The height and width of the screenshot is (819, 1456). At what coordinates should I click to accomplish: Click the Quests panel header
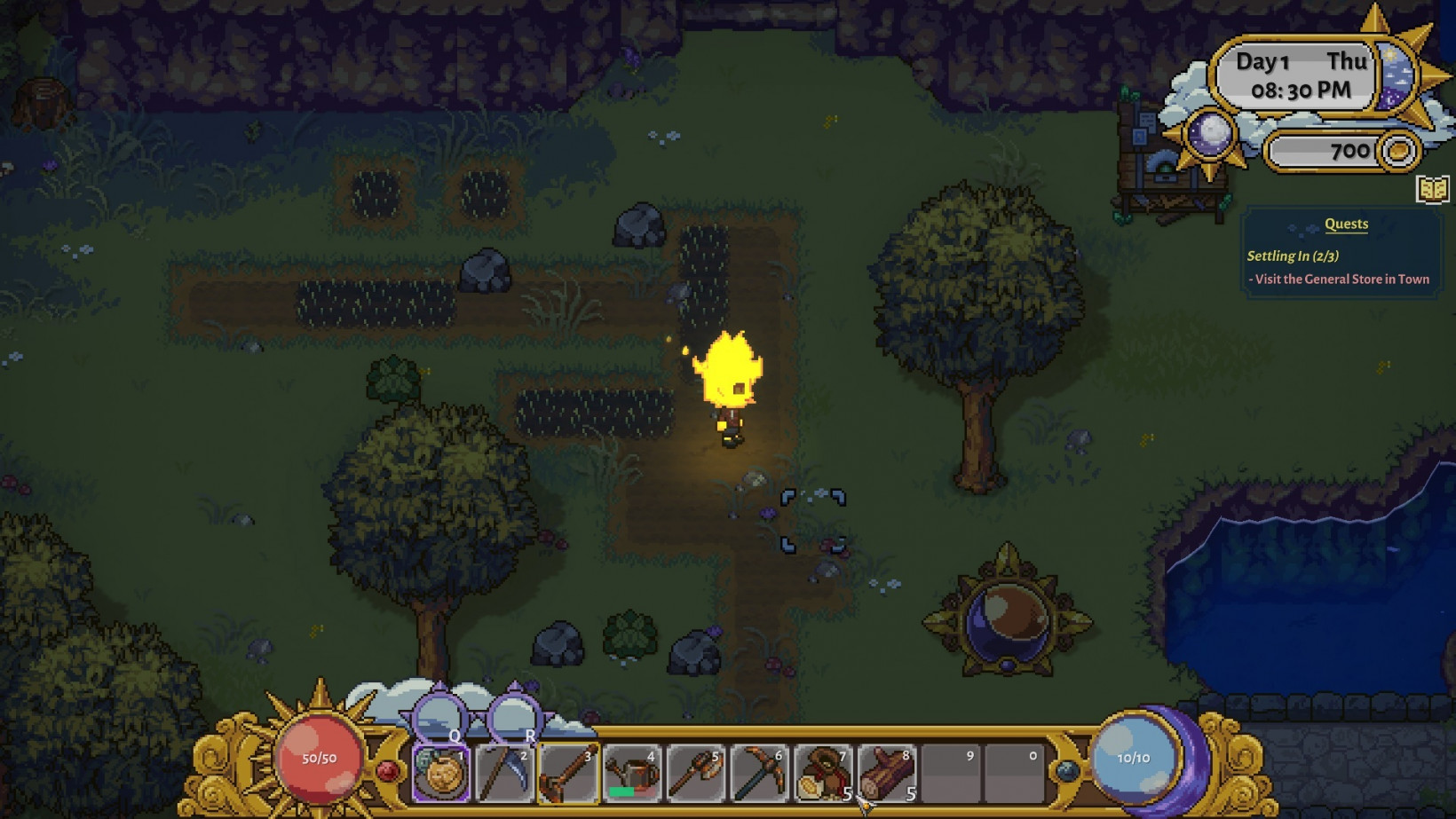click(x=1346, y=224)
